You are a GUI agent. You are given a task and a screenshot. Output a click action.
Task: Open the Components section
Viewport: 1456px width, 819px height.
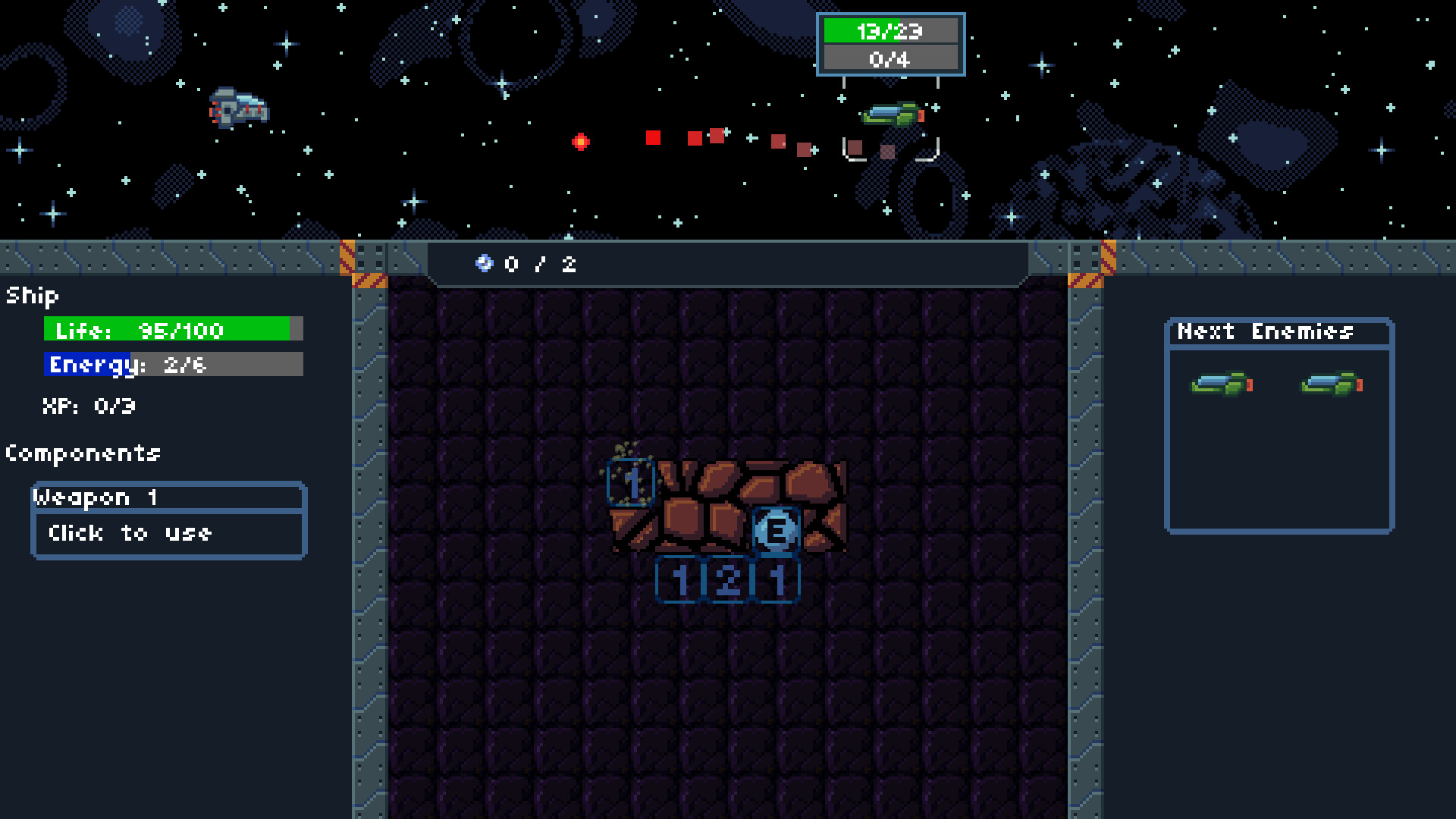[83, 453]
